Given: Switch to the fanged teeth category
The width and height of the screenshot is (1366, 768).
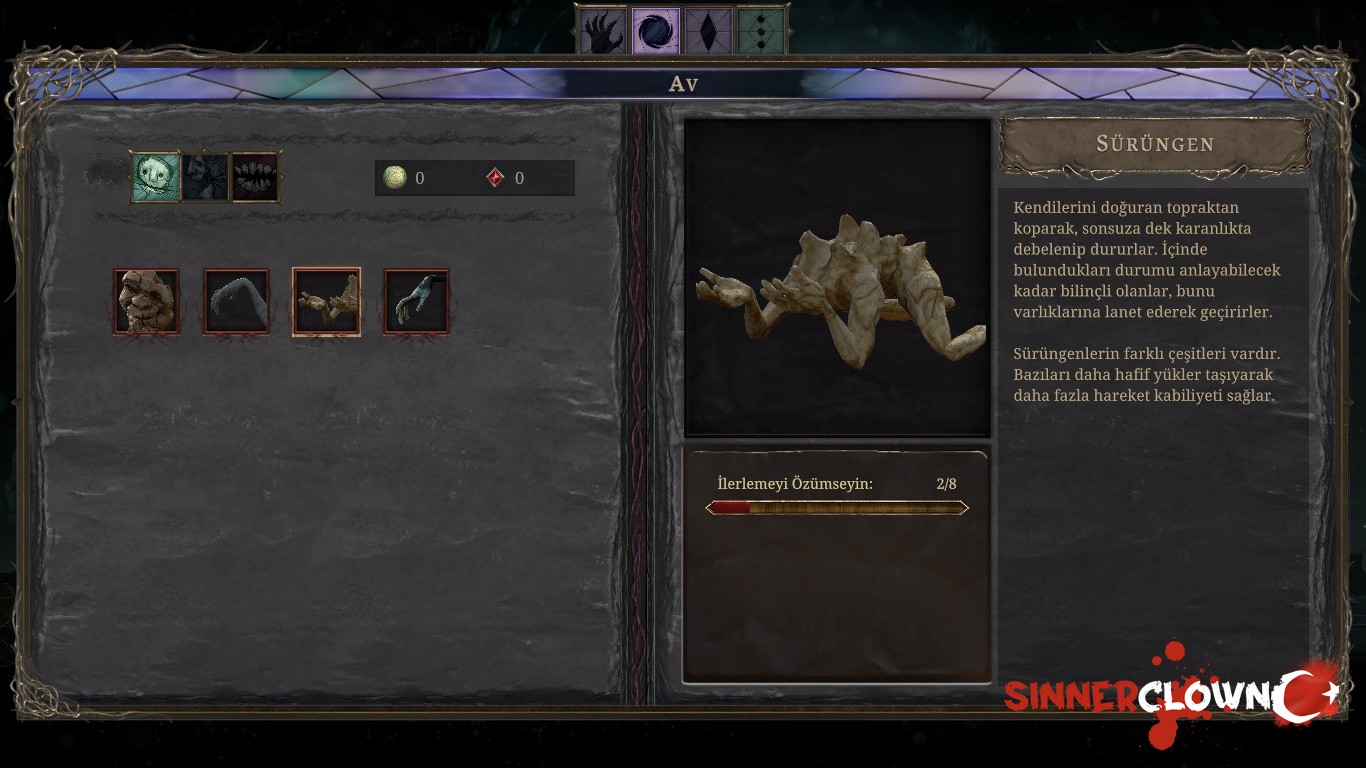Looking at the screenshot, I should pos(256,178).
